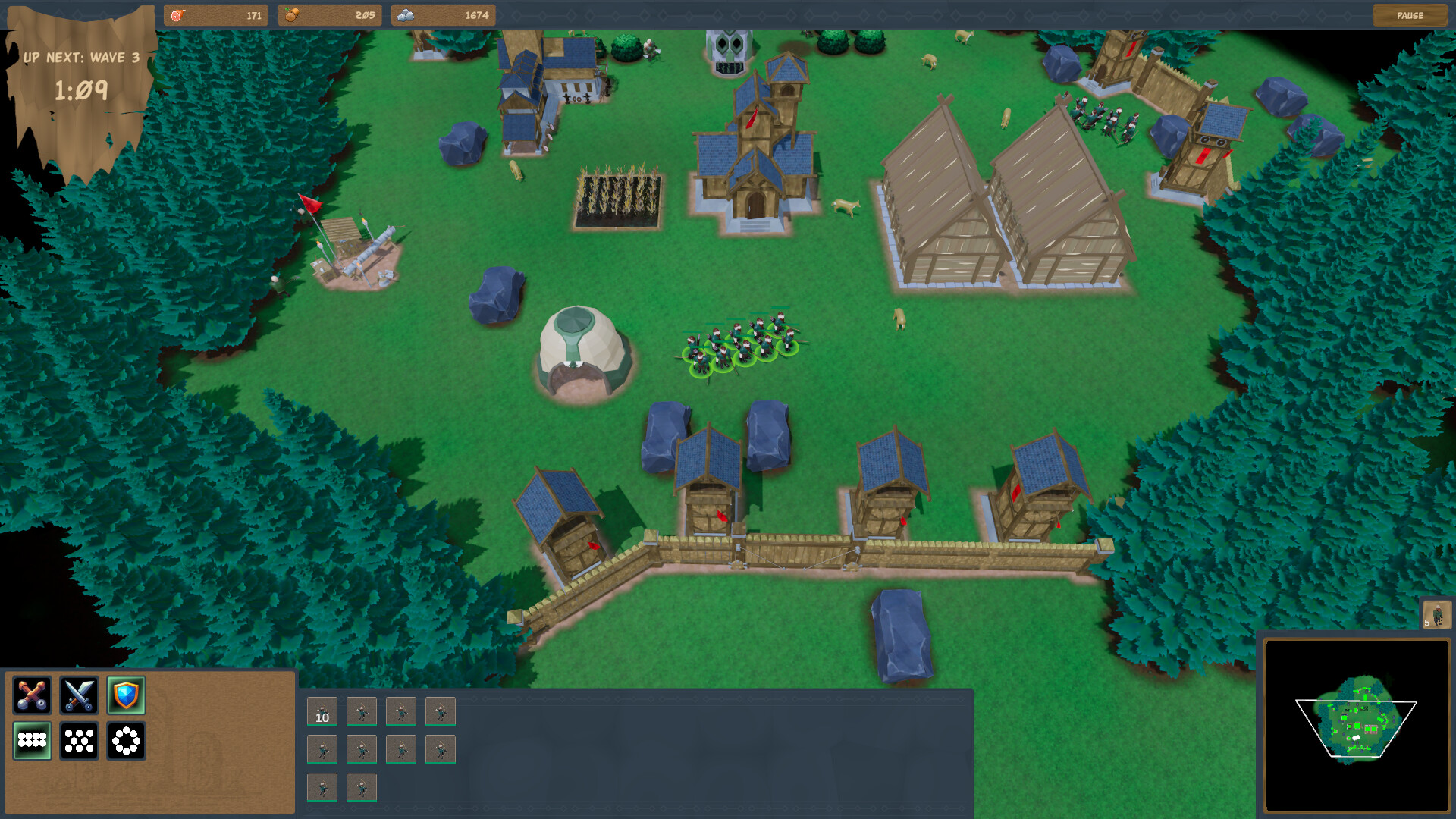1456x819 pixels.
Task: Toggle the line formation mode
Action: pyautogui.click(x=33, y=741)
